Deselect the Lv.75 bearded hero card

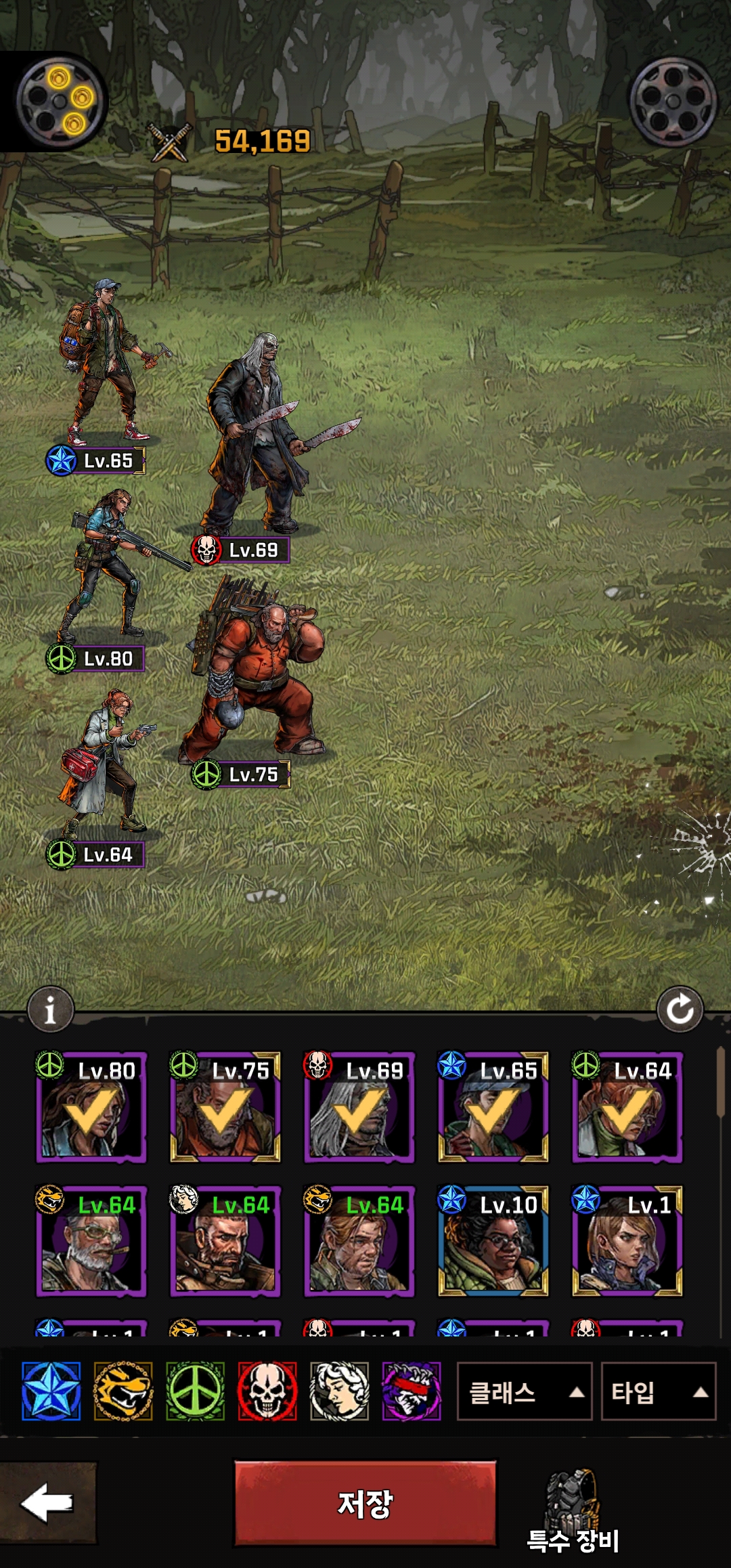click(x=225, y=1107)
